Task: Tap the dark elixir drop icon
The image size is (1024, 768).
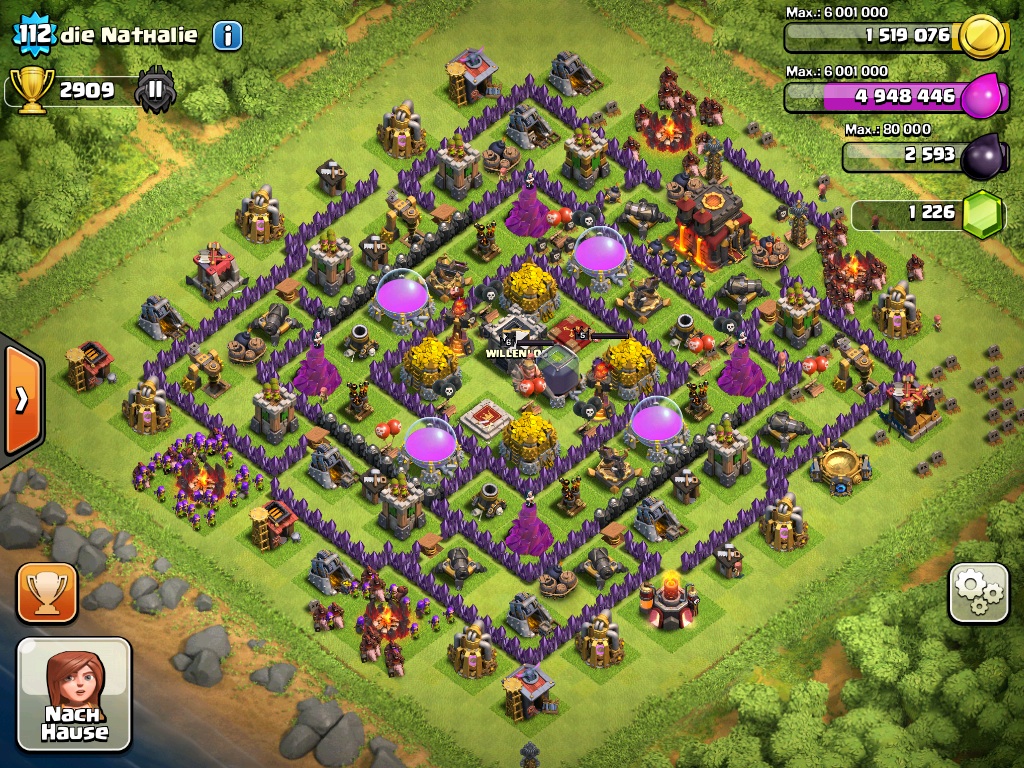Action: 982,157
